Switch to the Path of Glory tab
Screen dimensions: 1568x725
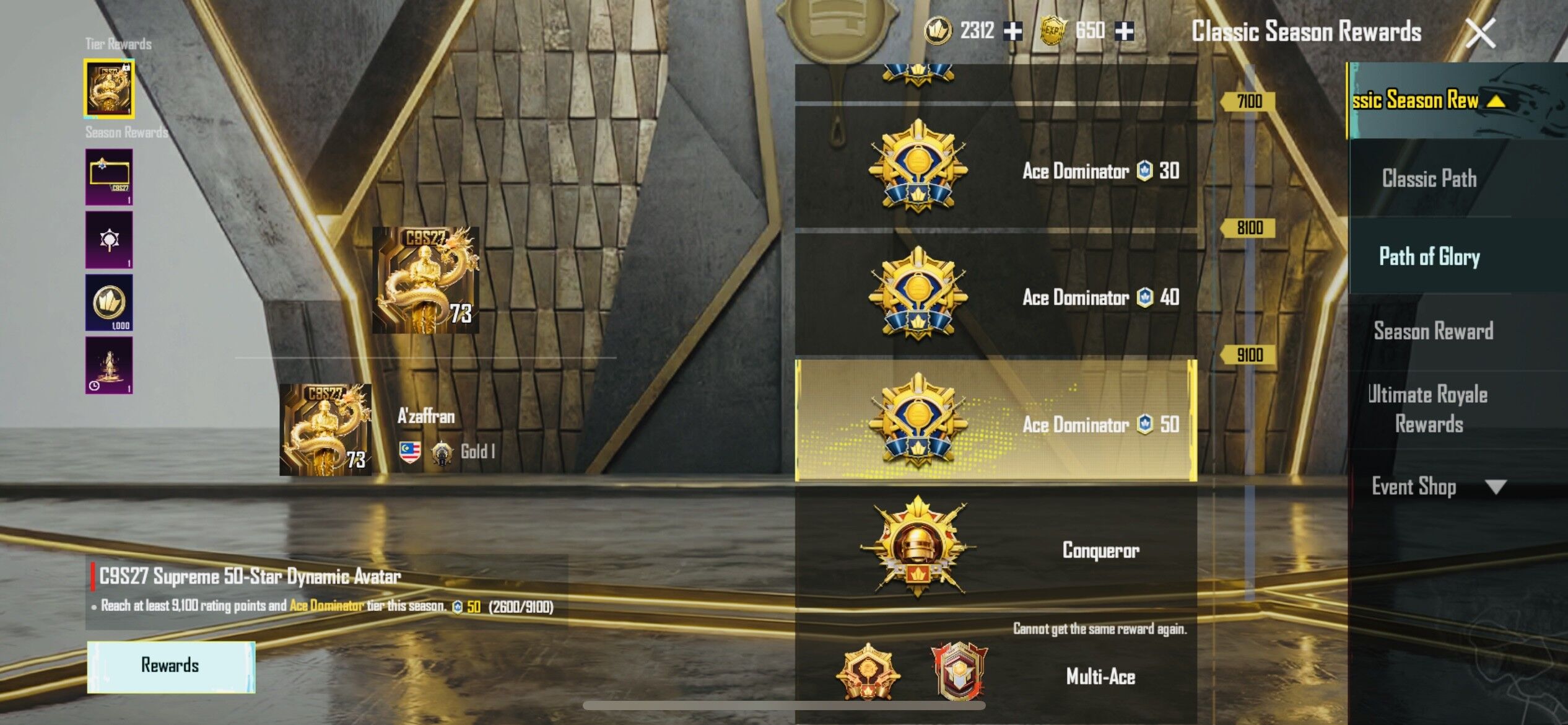1430,257
